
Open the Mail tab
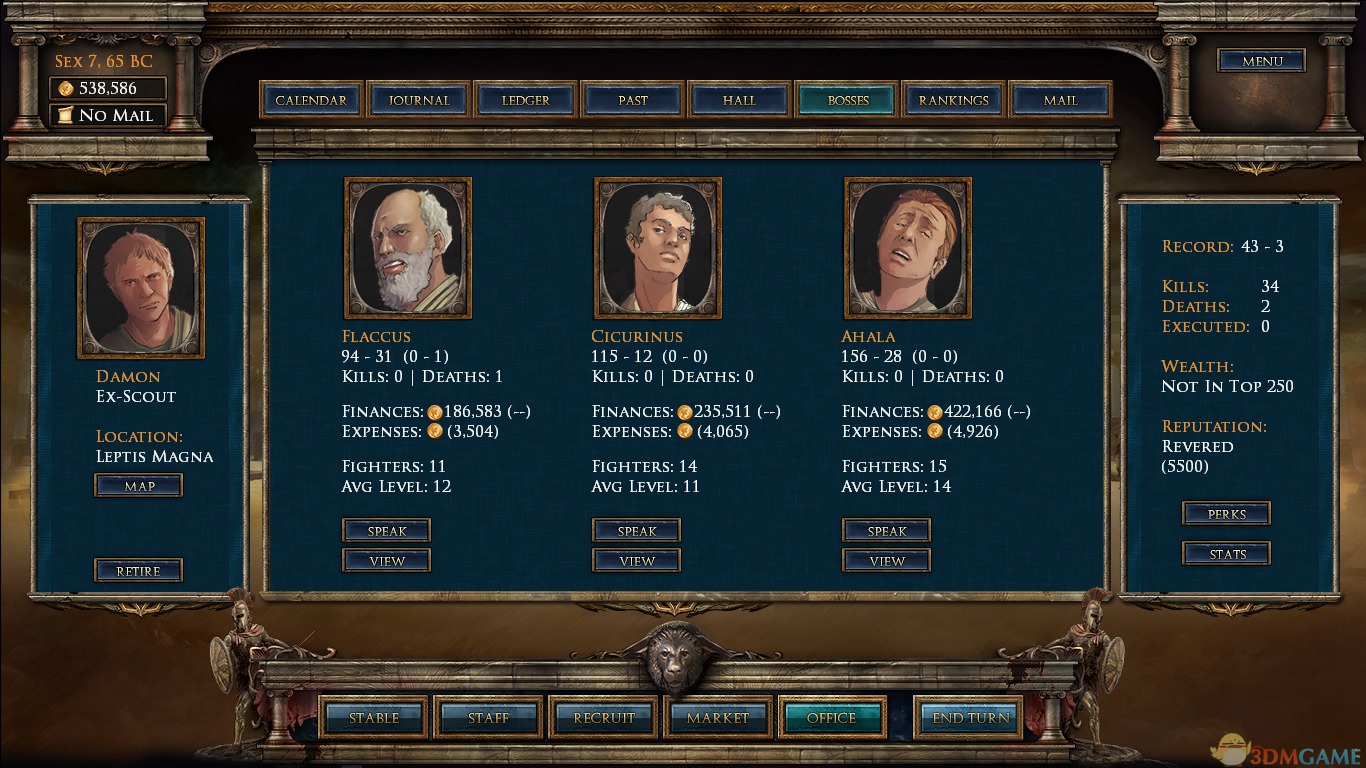coord(1061,100)
